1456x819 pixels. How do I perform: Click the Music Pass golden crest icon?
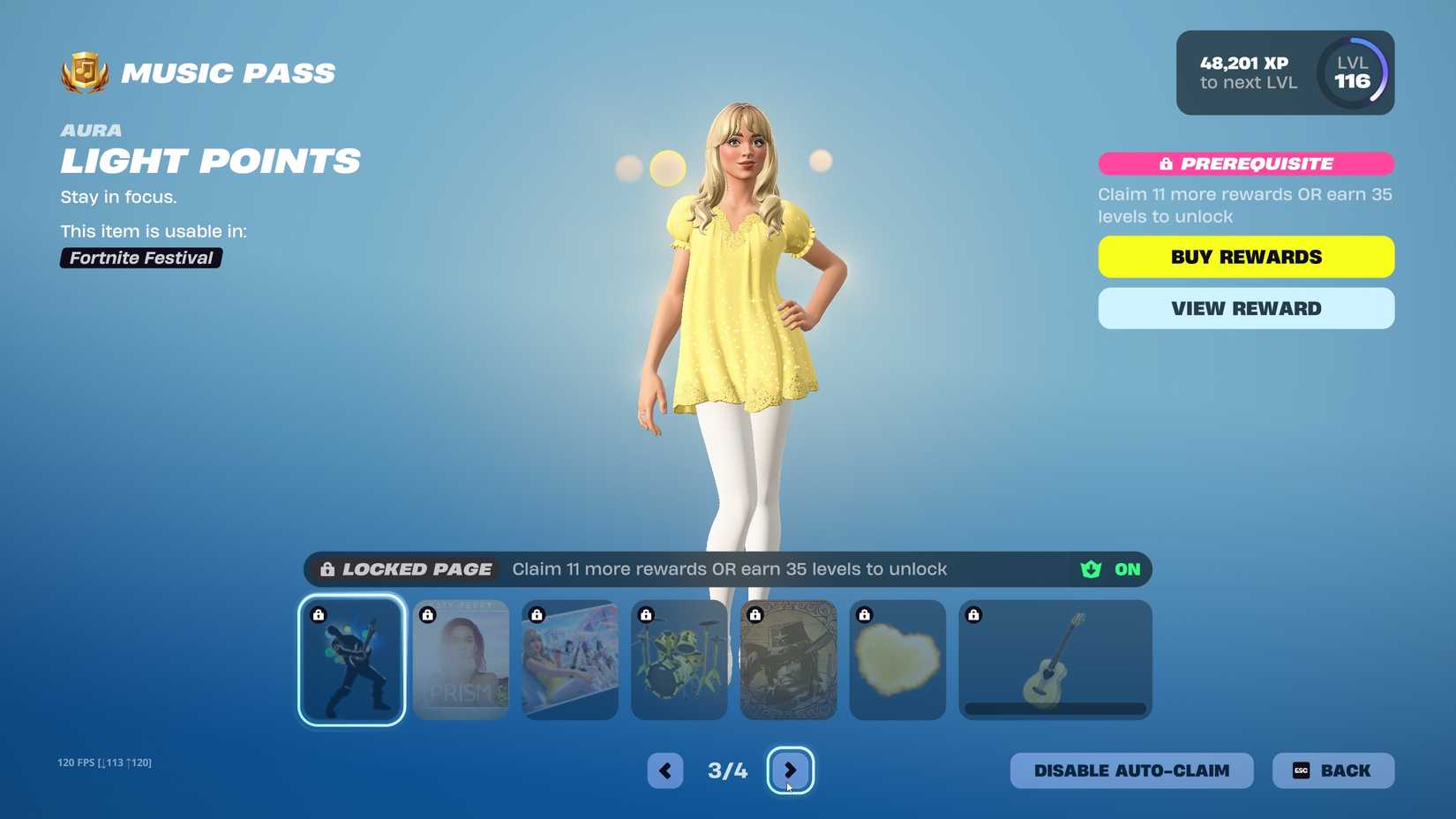point(82,73)
